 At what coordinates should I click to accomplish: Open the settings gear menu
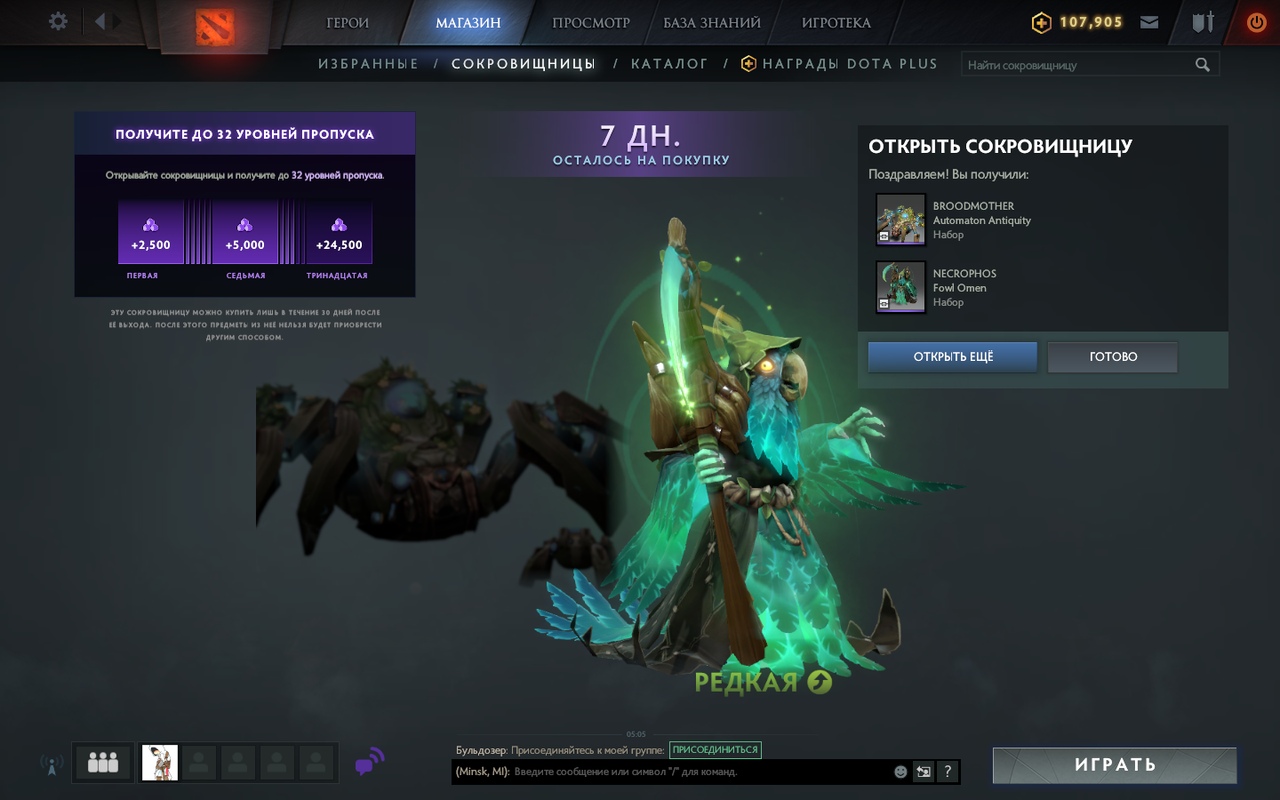coord(58,21)
